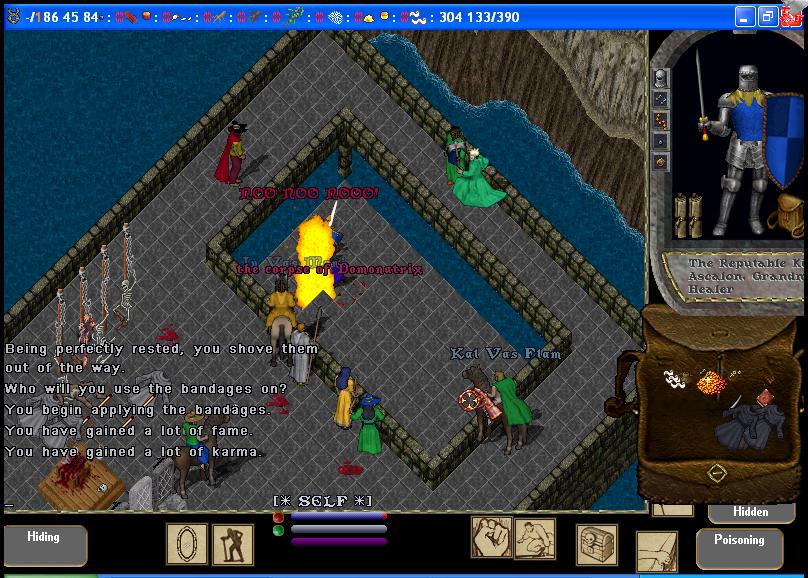Click the bow-and-arrow icon
The height and width of the screenshot is (578, 808).
click(x=655, y=551)
